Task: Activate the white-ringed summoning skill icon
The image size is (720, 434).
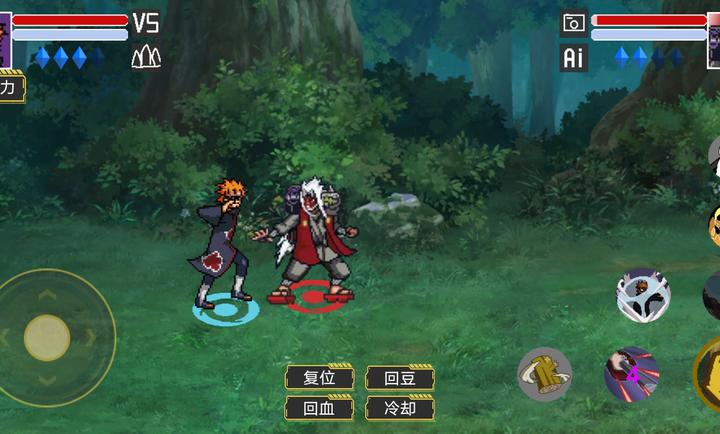Action: 643,294
